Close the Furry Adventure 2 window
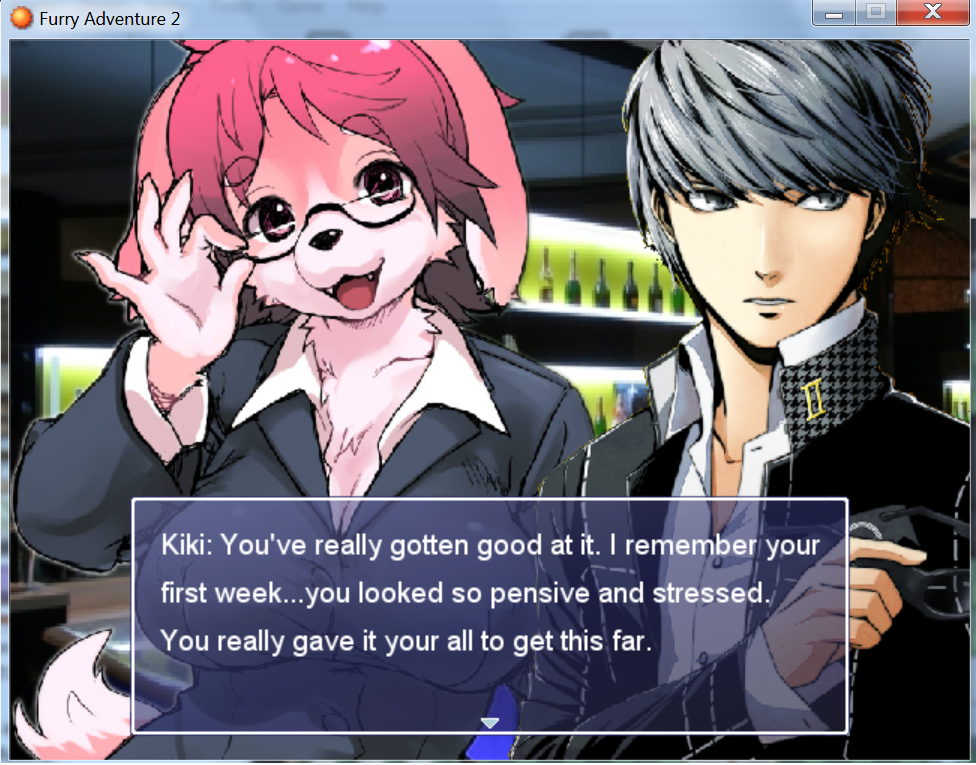 click(x=932, y=13)
